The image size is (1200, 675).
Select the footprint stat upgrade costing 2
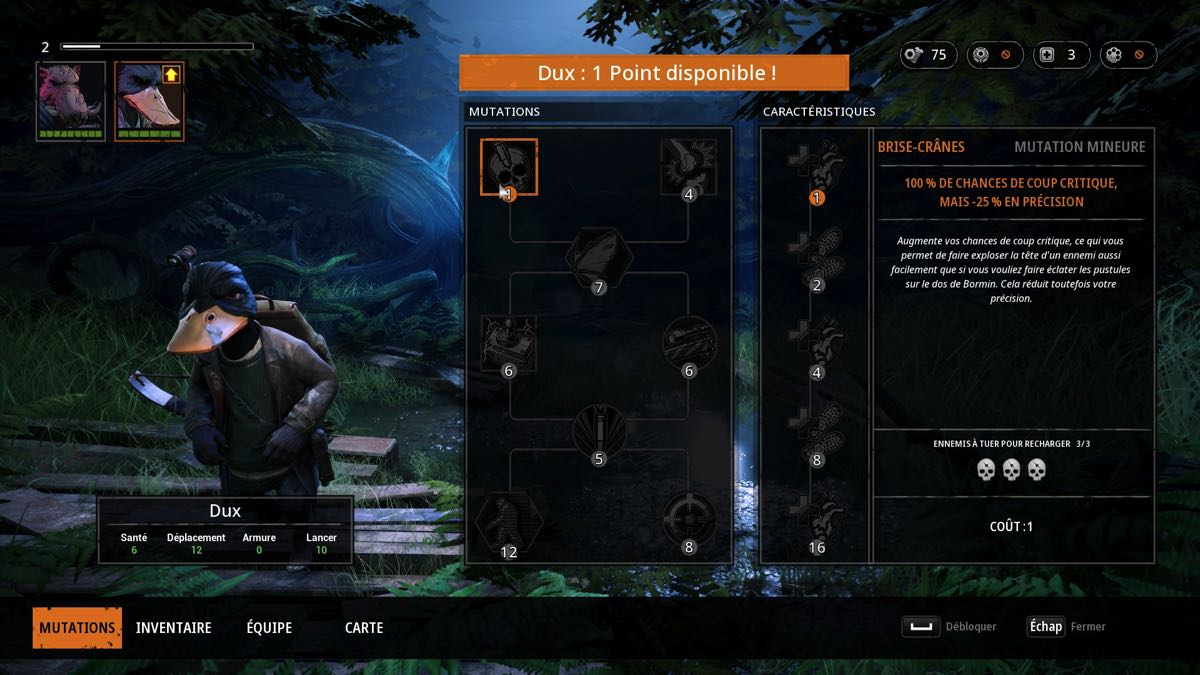pyautogui.click(x=817, y=256)
